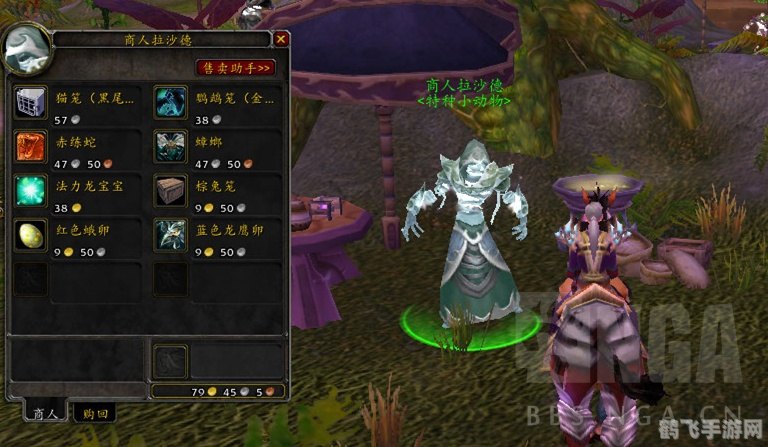Purchase the 赤练蛇 snake pet
Screen dimensions: 768x447
pyautogui.click(x=30, y=146)
